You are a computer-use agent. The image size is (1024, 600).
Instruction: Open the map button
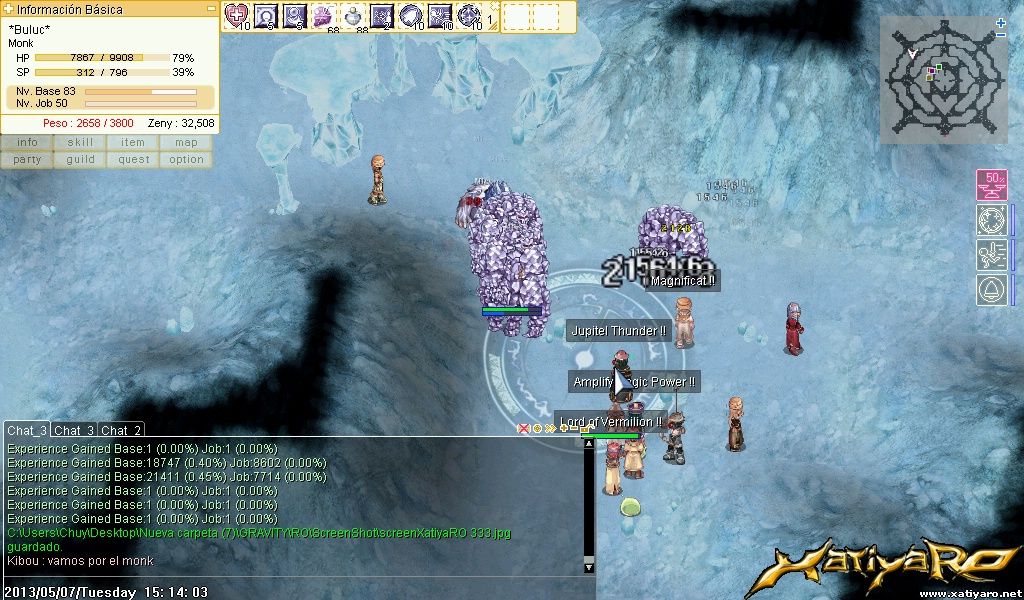point(186,143)
